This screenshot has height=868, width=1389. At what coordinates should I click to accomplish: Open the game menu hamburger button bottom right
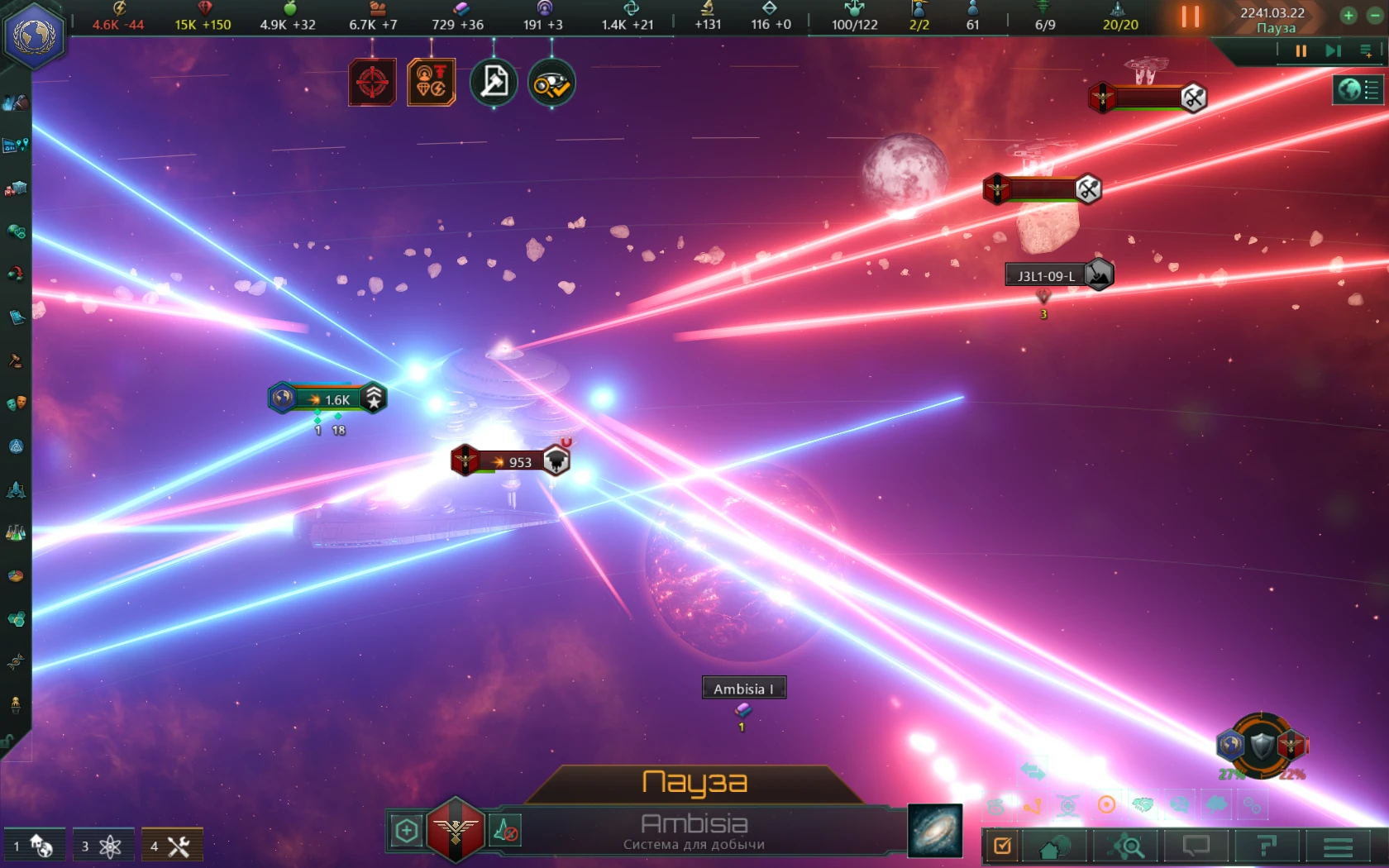point(1339,846)
